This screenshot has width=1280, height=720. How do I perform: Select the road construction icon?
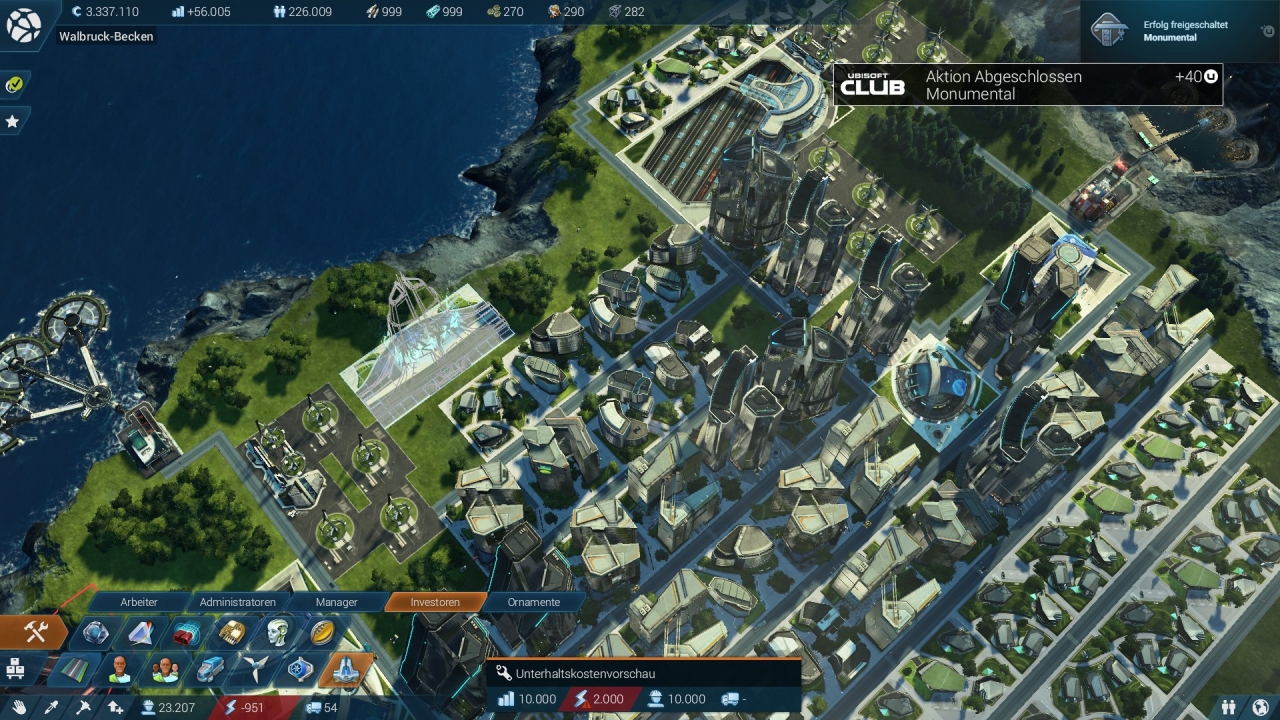point(75,669)
